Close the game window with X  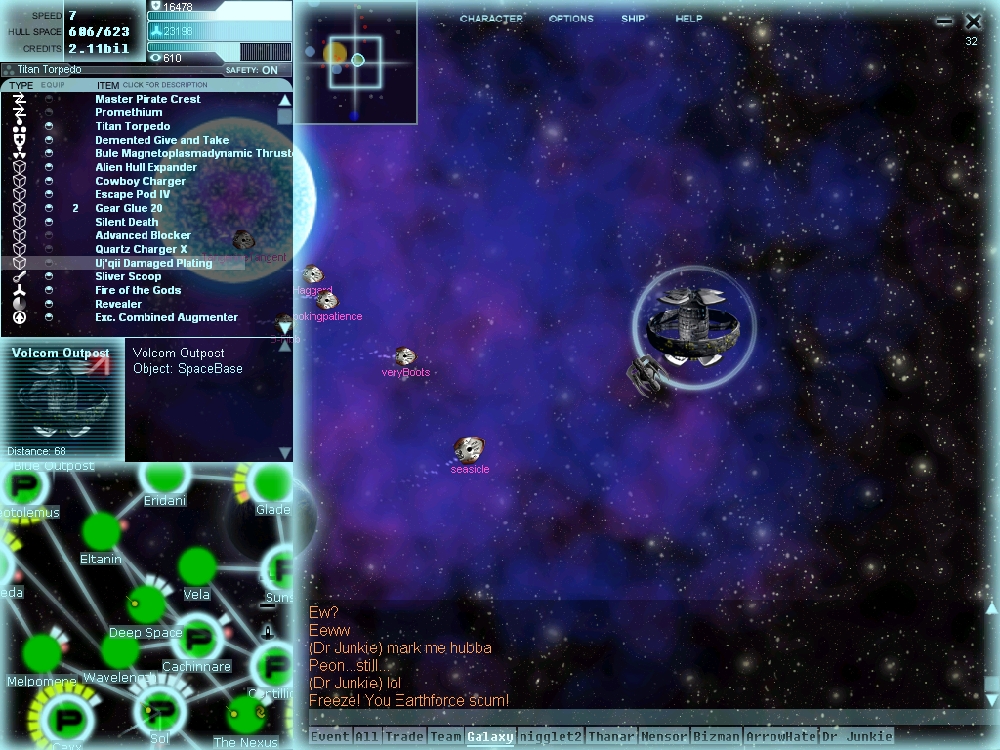(973, 21)
